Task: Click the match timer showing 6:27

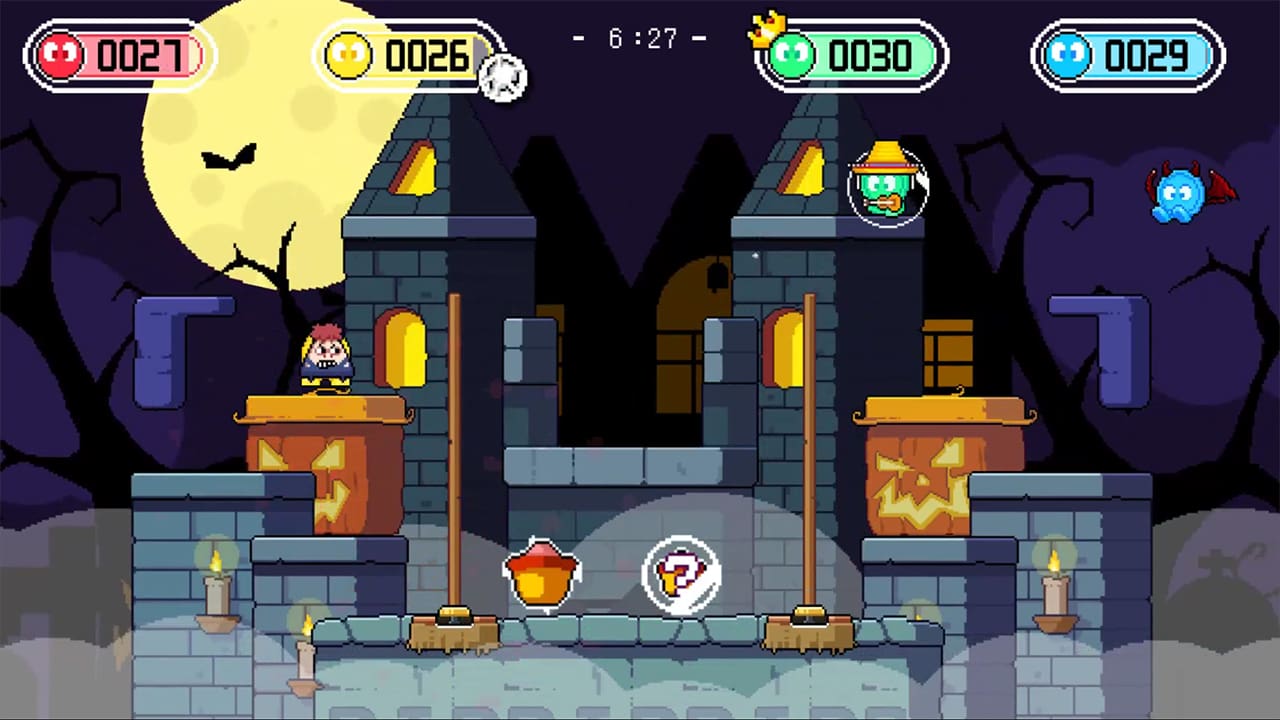Action: 640,38
